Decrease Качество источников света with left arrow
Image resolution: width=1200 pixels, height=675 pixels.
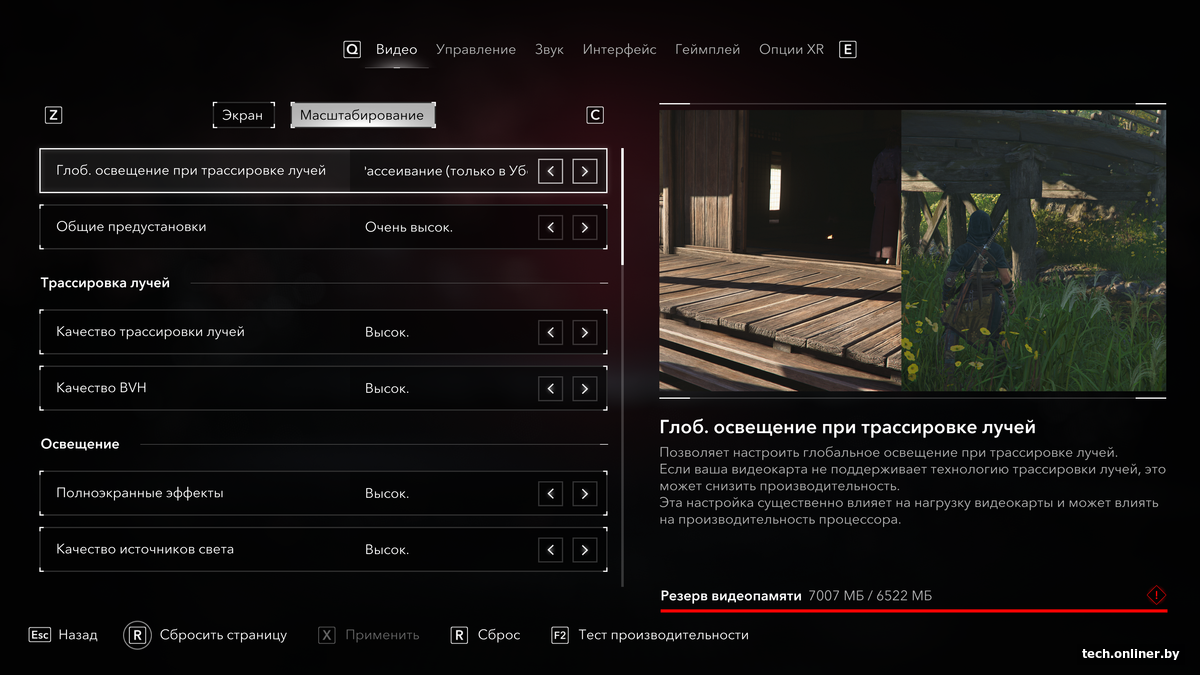(x=550, y=549)
